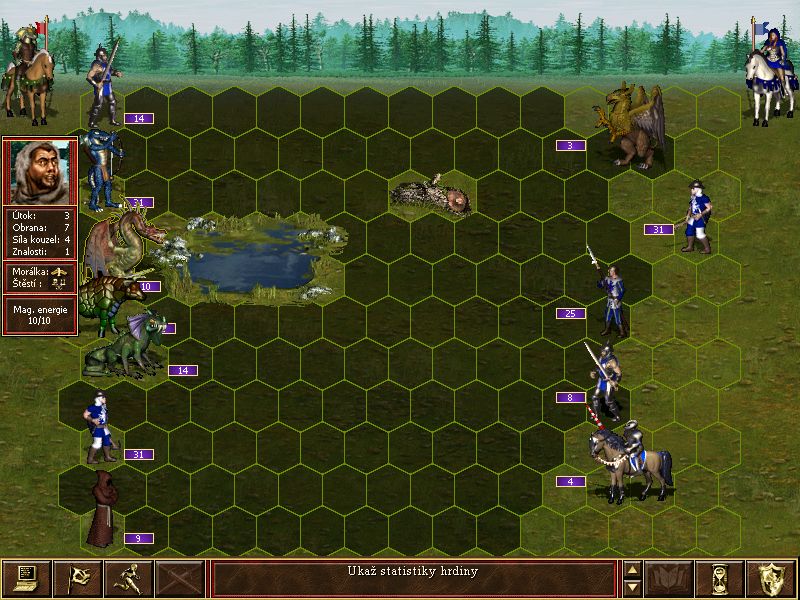Surrender the battle with the flag button
800x600 pixels.
(x=77, y=578)
